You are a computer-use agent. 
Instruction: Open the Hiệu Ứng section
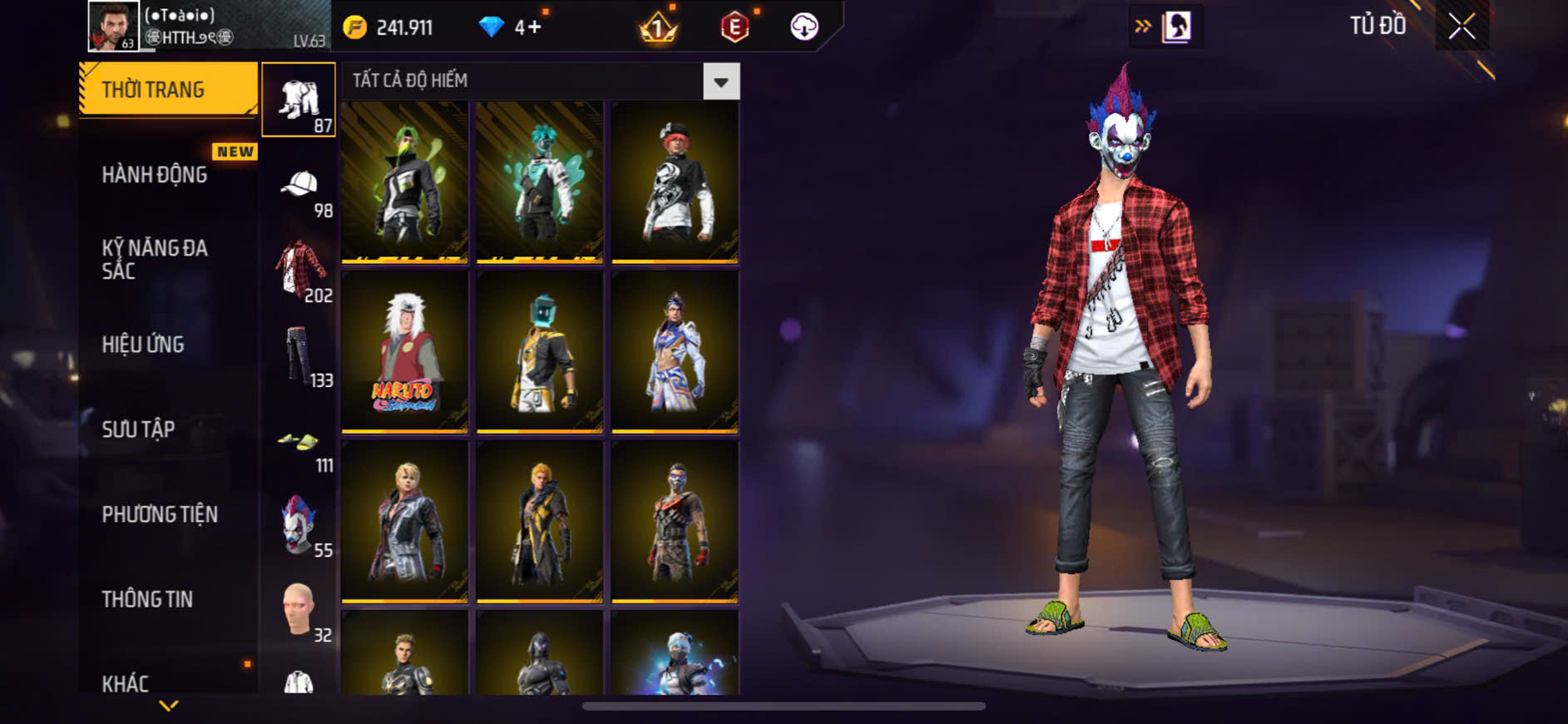coord(143,345)
